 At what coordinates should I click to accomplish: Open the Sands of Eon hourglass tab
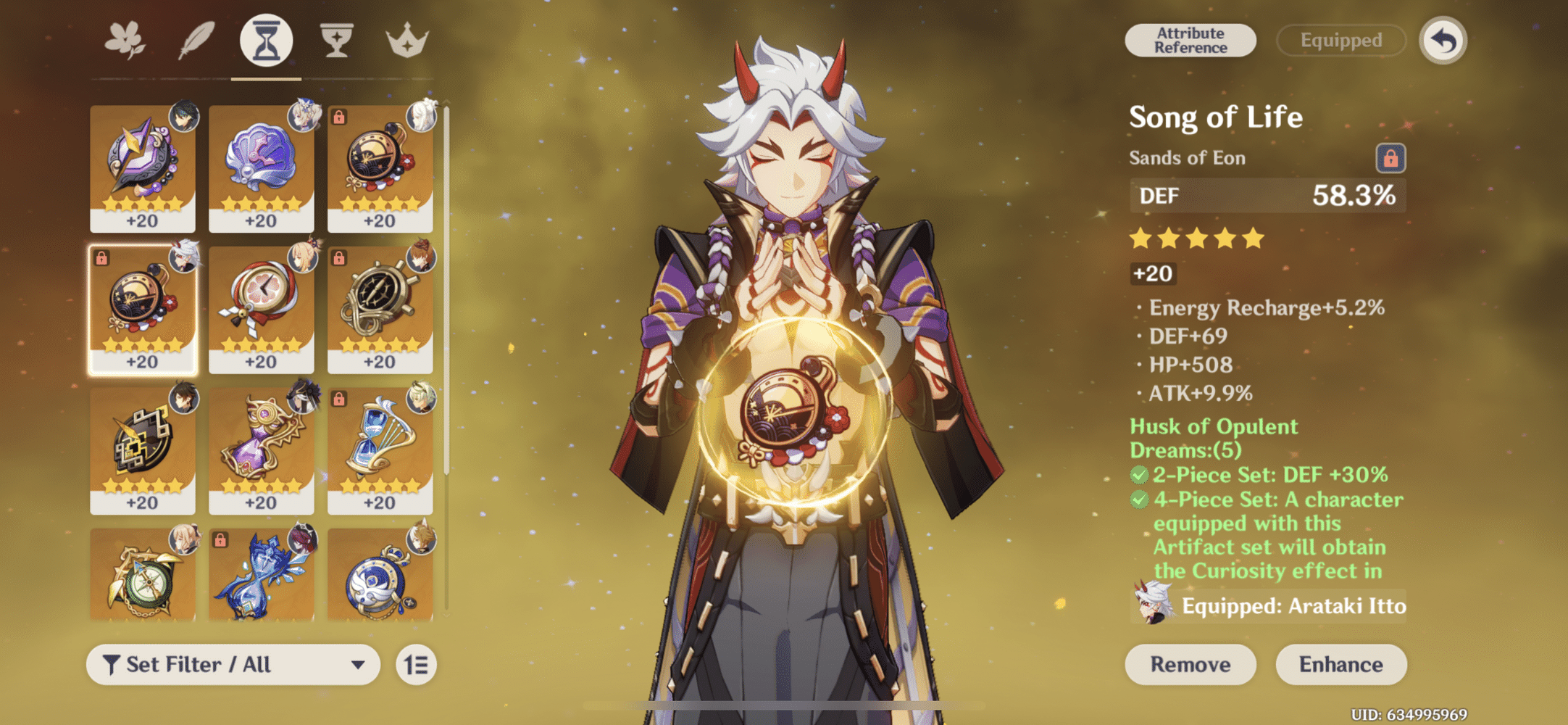coord(264,42)
